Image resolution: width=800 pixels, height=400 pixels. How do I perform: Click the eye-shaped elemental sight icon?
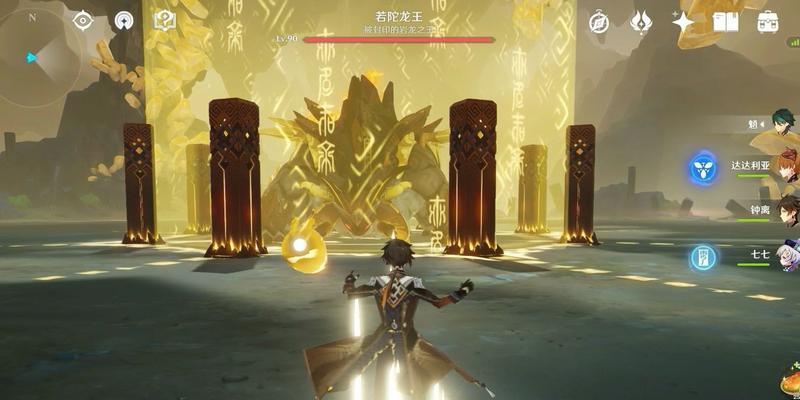point(84,21)
